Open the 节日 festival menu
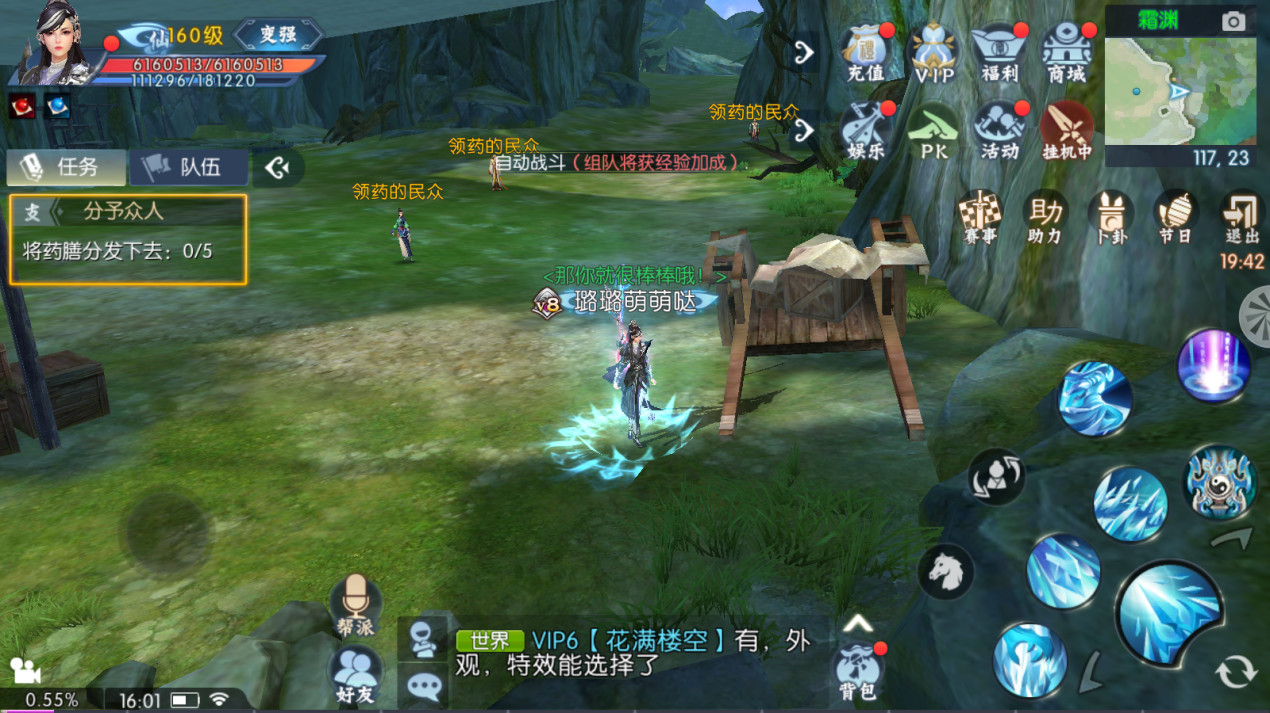The width and height of the screenshot is (1270, 713). click(x=1176, y=216)
